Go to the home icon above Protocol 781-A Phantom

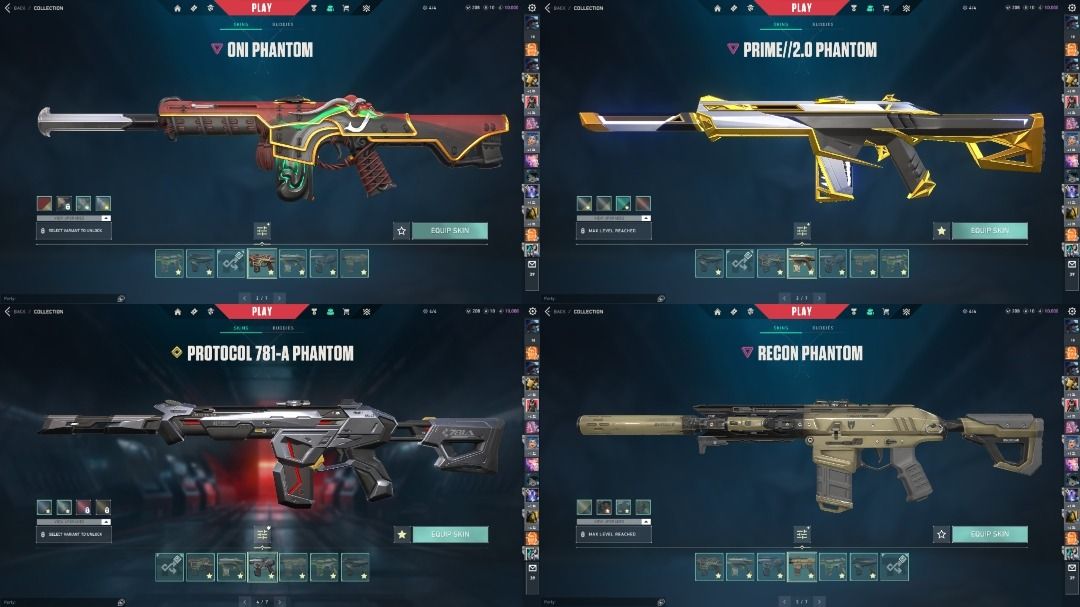[178, 312]
